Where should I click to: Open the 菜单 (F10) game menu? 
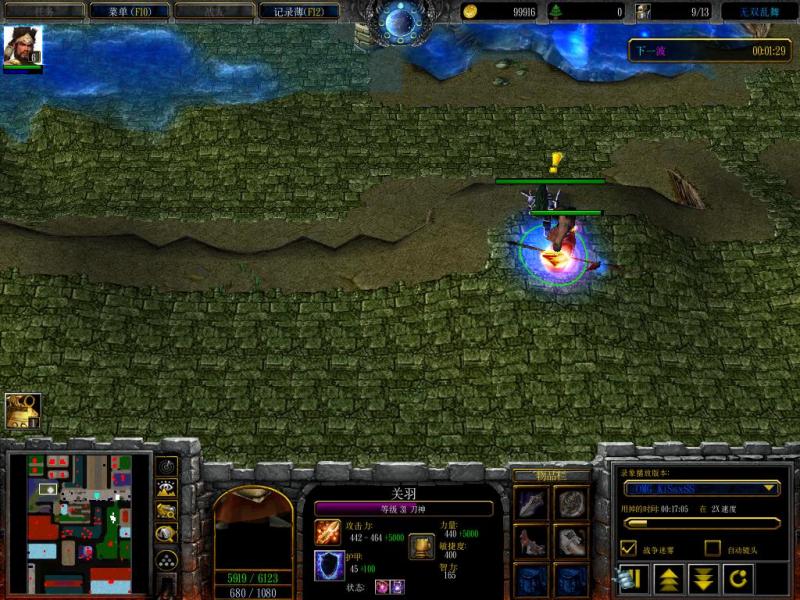click(x=126, y=11)
